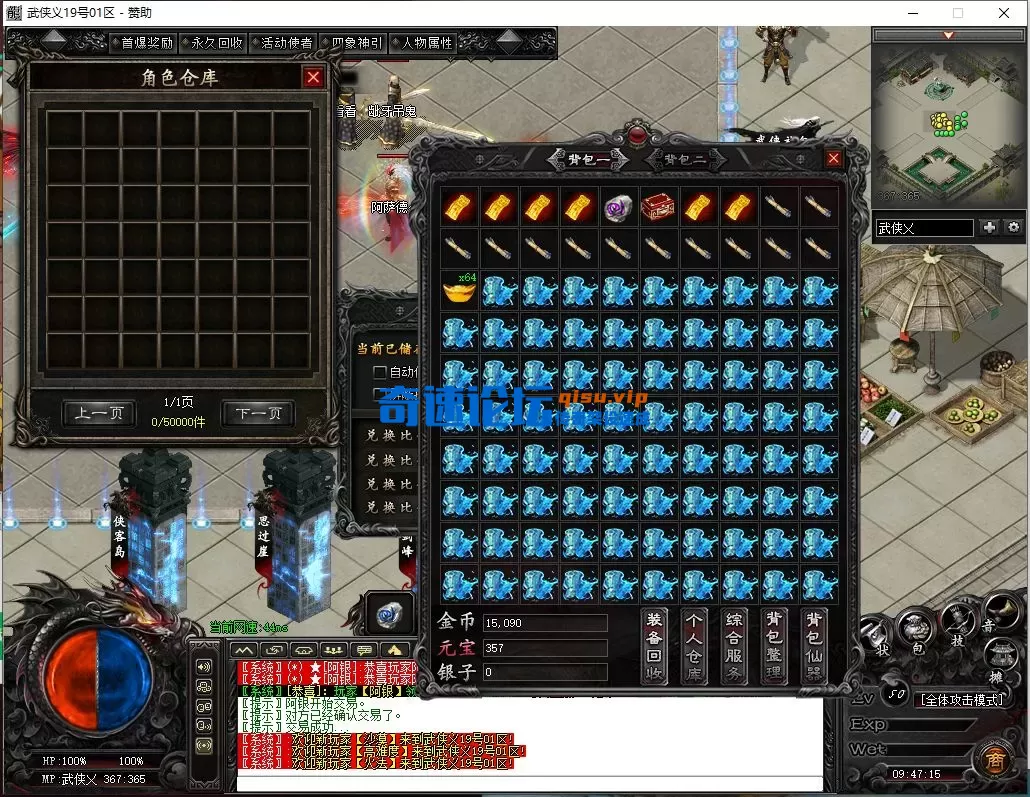Click the 装备回收 equipment recycle button

point(655,646)
